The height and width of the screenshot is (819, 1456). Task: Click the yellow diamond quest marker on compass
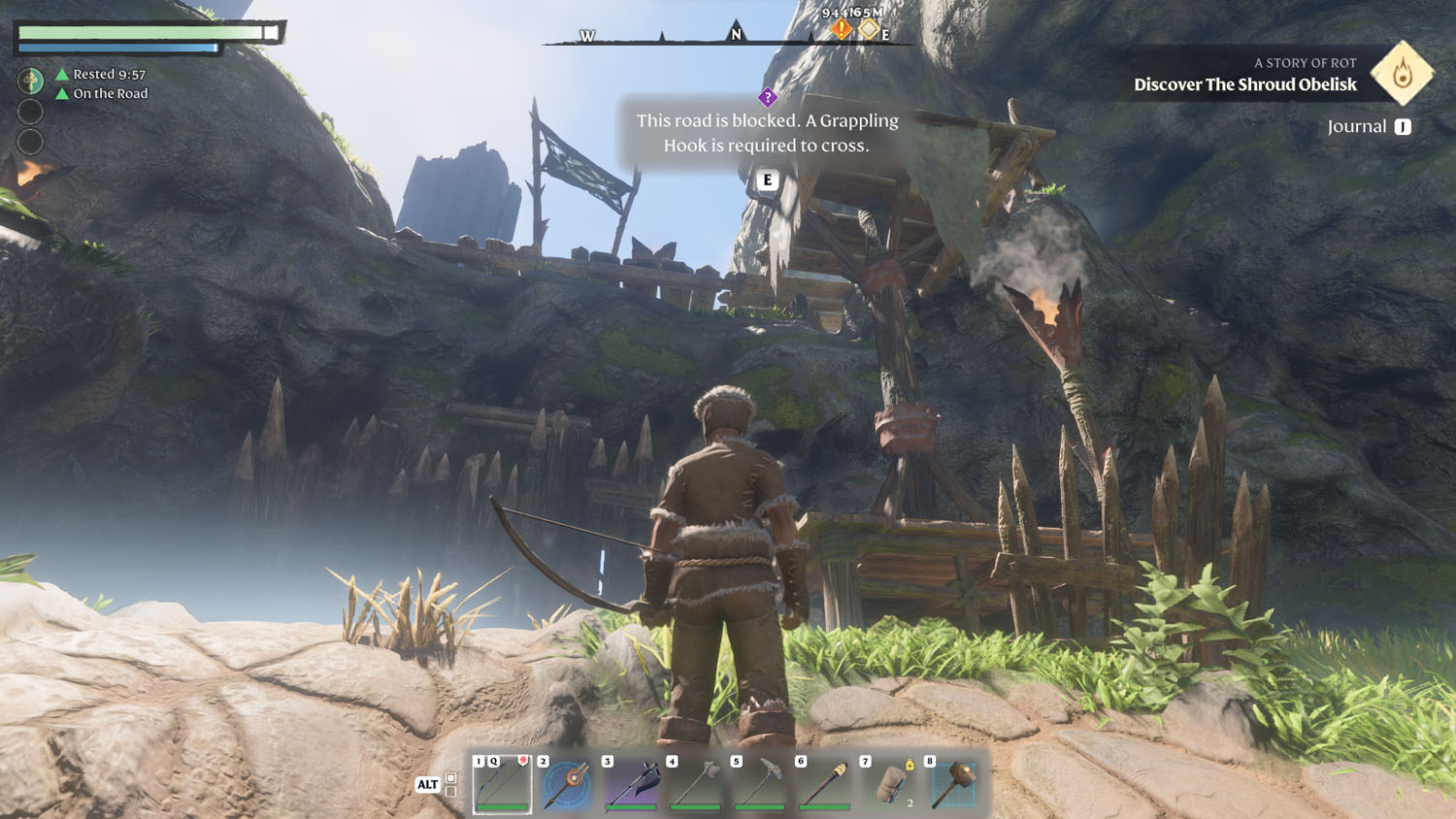tap(869, 30)
